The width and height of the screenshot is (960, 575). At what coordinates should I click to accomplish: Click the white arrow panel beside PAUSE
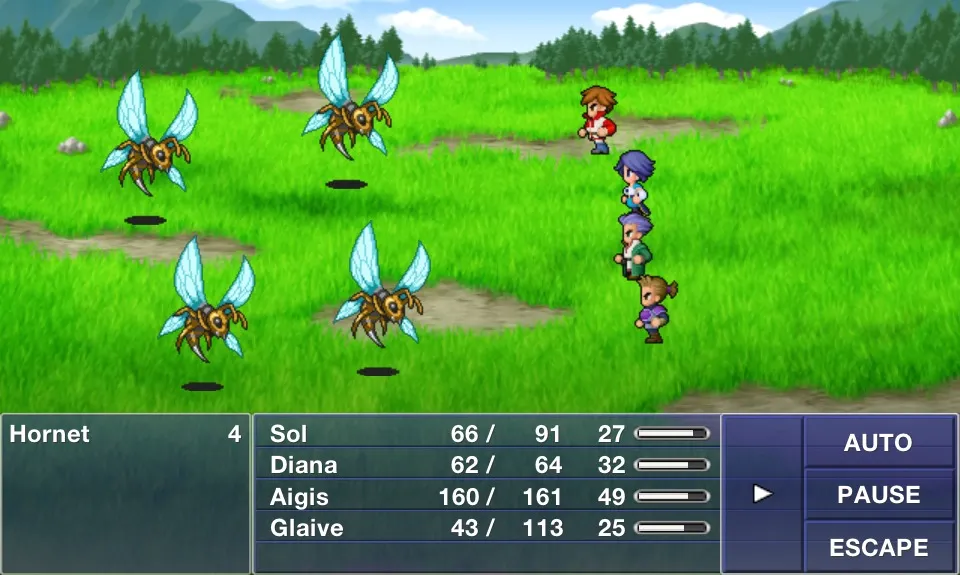click(763, 493)
